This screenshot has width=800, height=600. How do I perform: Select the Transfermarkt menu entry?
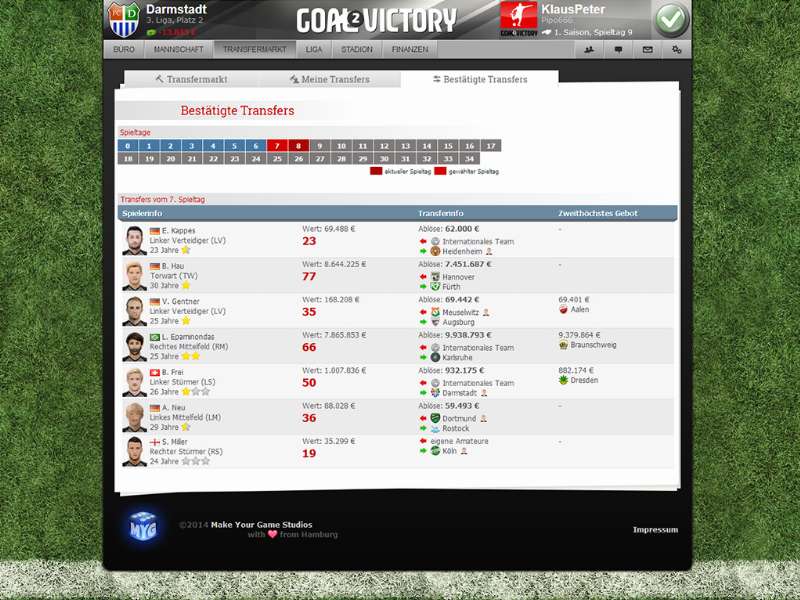[254, 49]
